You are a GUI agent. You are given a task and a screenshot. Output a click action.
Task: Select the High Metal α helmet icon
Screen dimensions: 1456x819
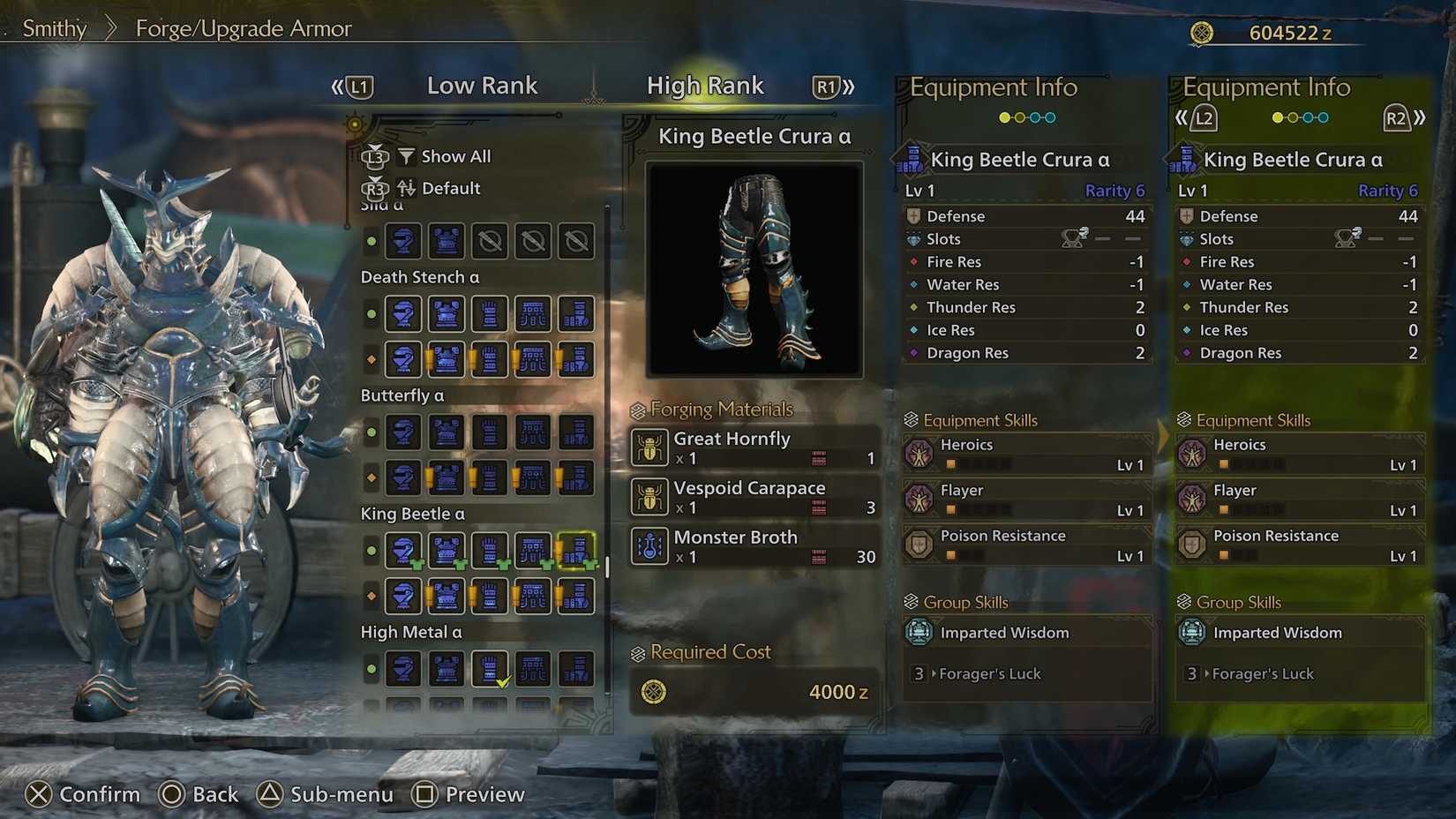coord(403,668)
